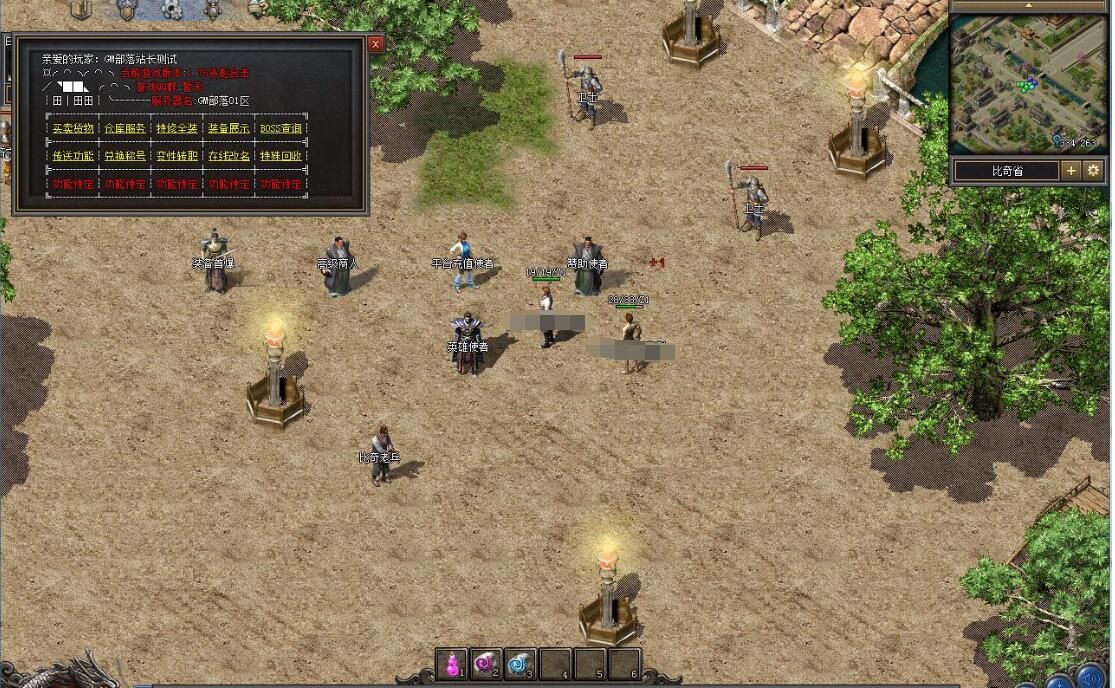Click the minimap of 比奇省
This screenshot has width=1115, height=688.
[1028, 83]
